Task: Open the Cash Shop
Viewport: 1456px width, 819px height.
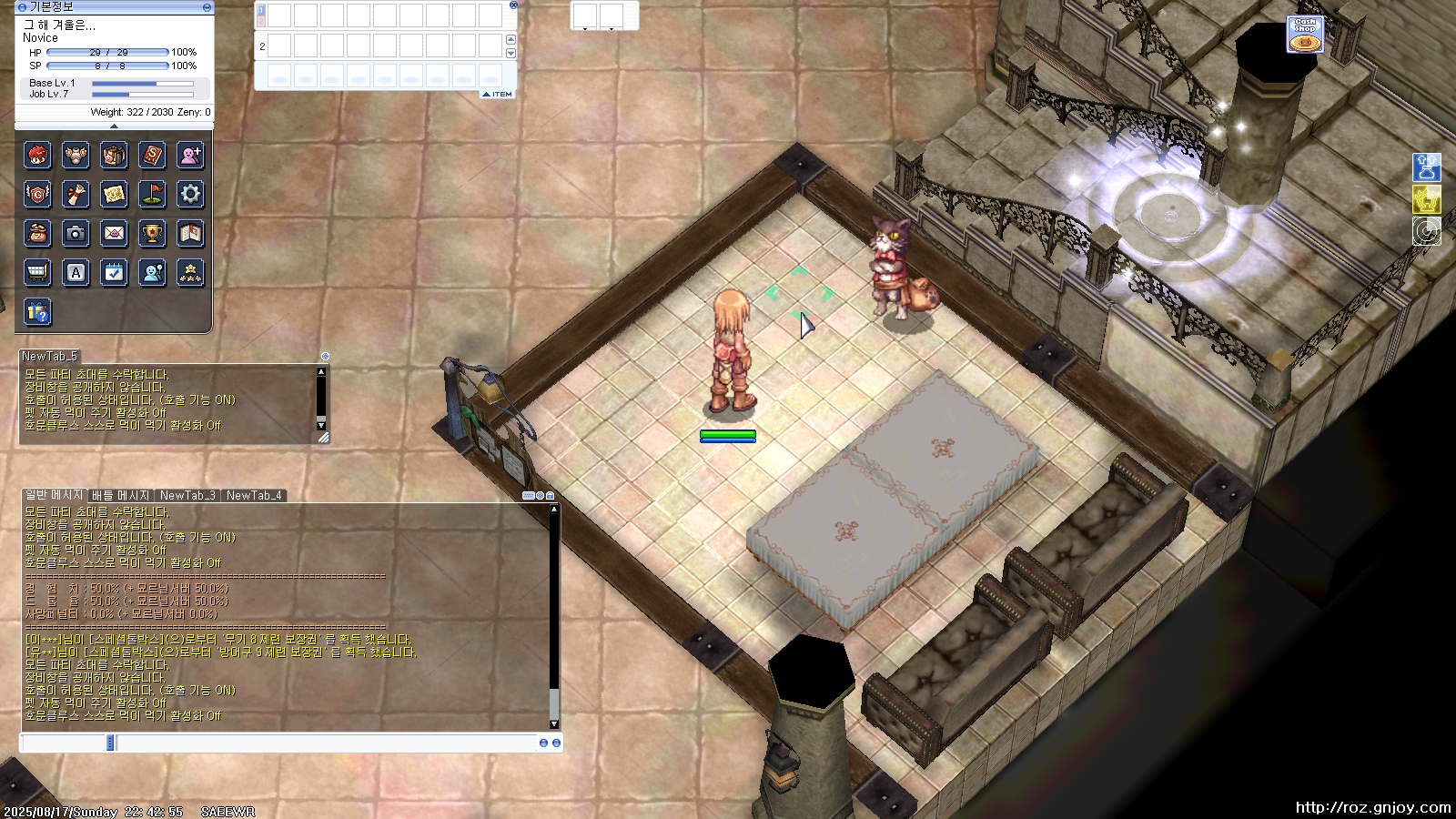Action: click(1305, 35)
